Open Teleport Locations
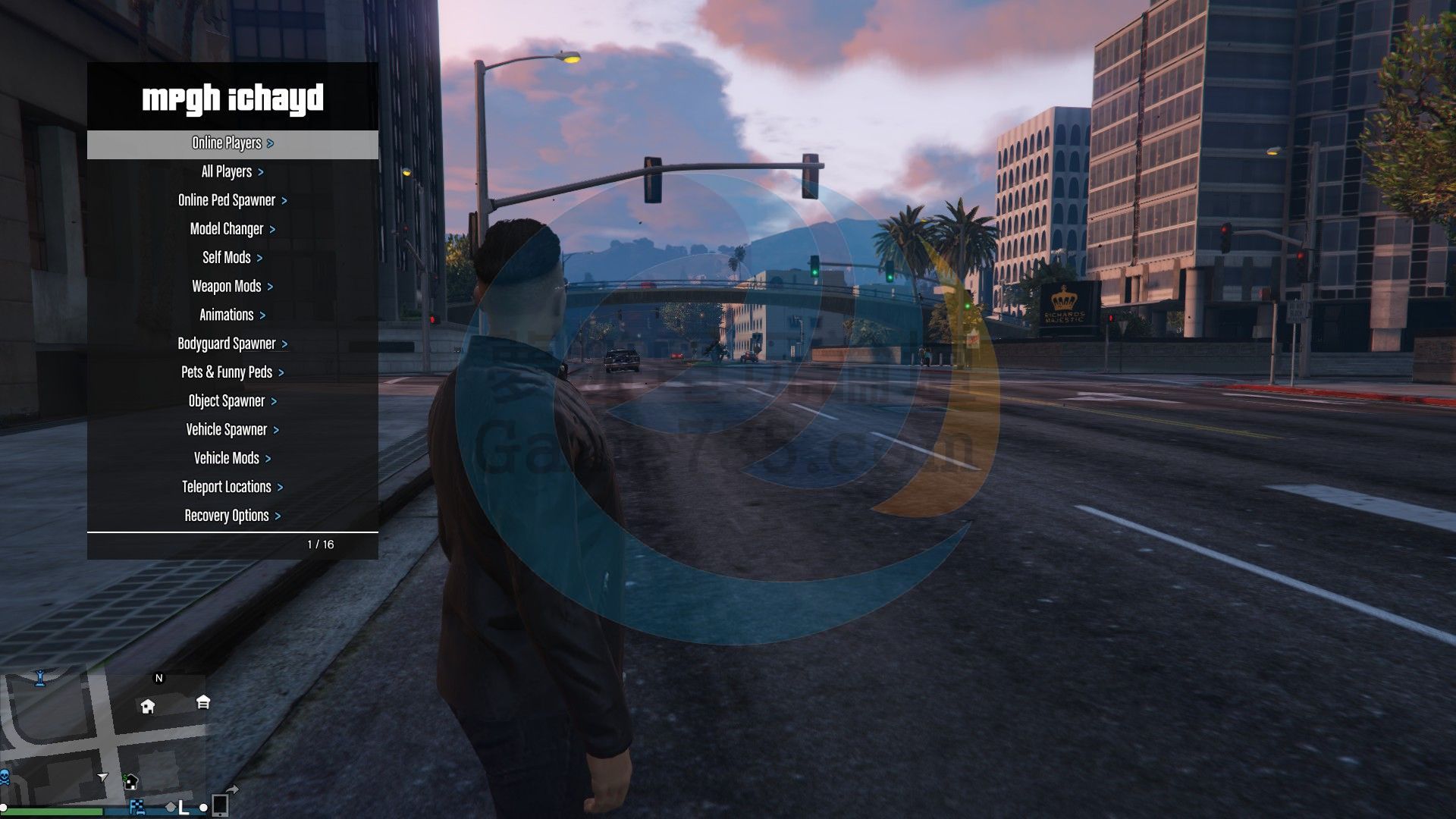 [232, 488]
